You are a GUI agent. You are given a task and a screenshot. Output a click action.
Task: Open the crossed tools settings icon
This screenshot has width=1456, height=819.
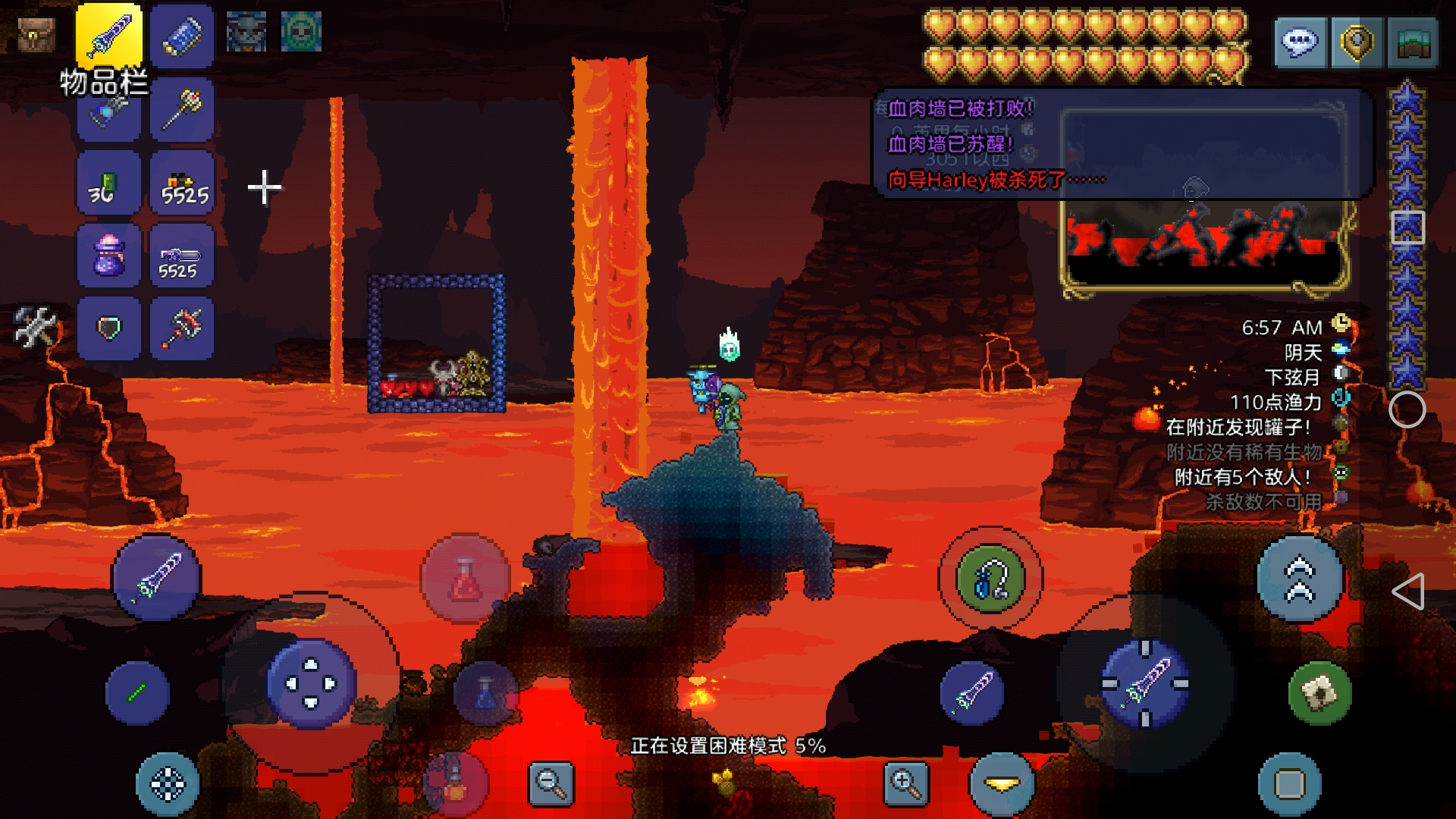[35, 327]
